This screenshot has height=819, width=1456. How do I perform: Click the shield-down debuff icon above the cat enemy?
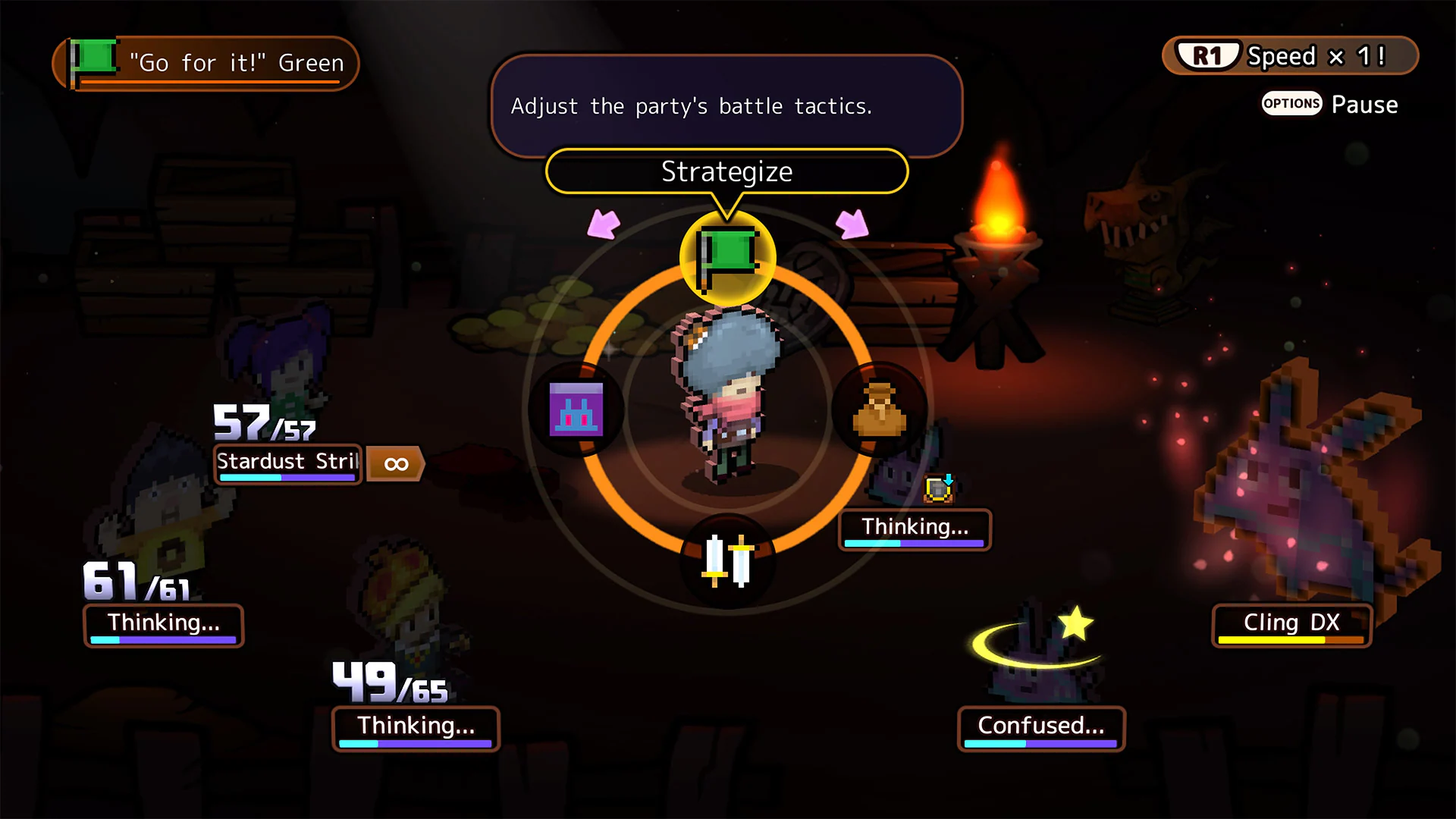[x=938, y=489]
